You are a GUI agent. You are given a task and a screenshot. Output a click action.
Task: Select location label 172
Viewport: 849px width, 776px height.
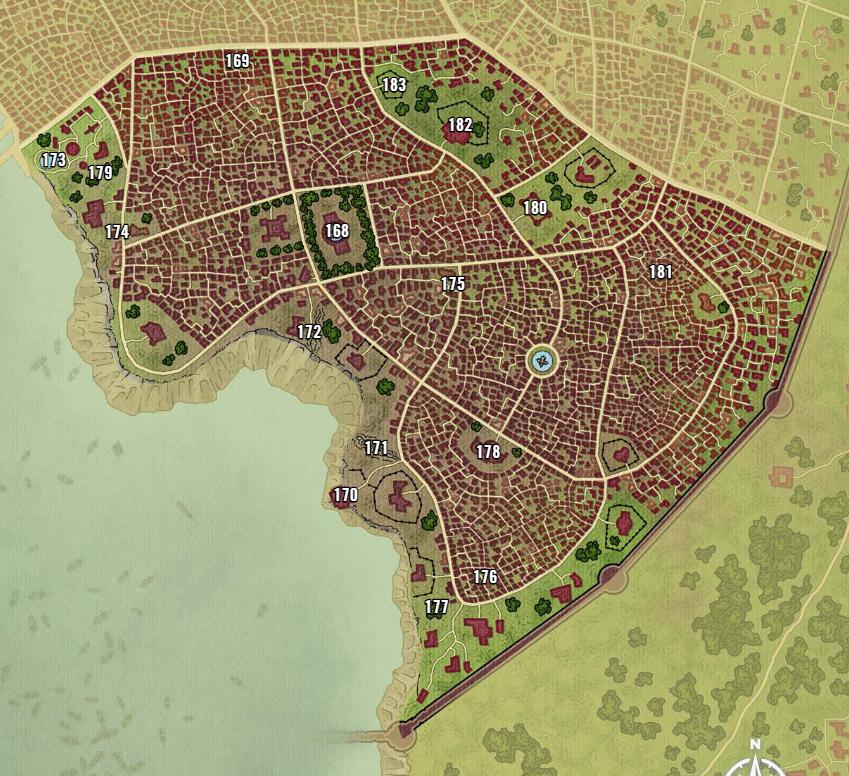309,331
